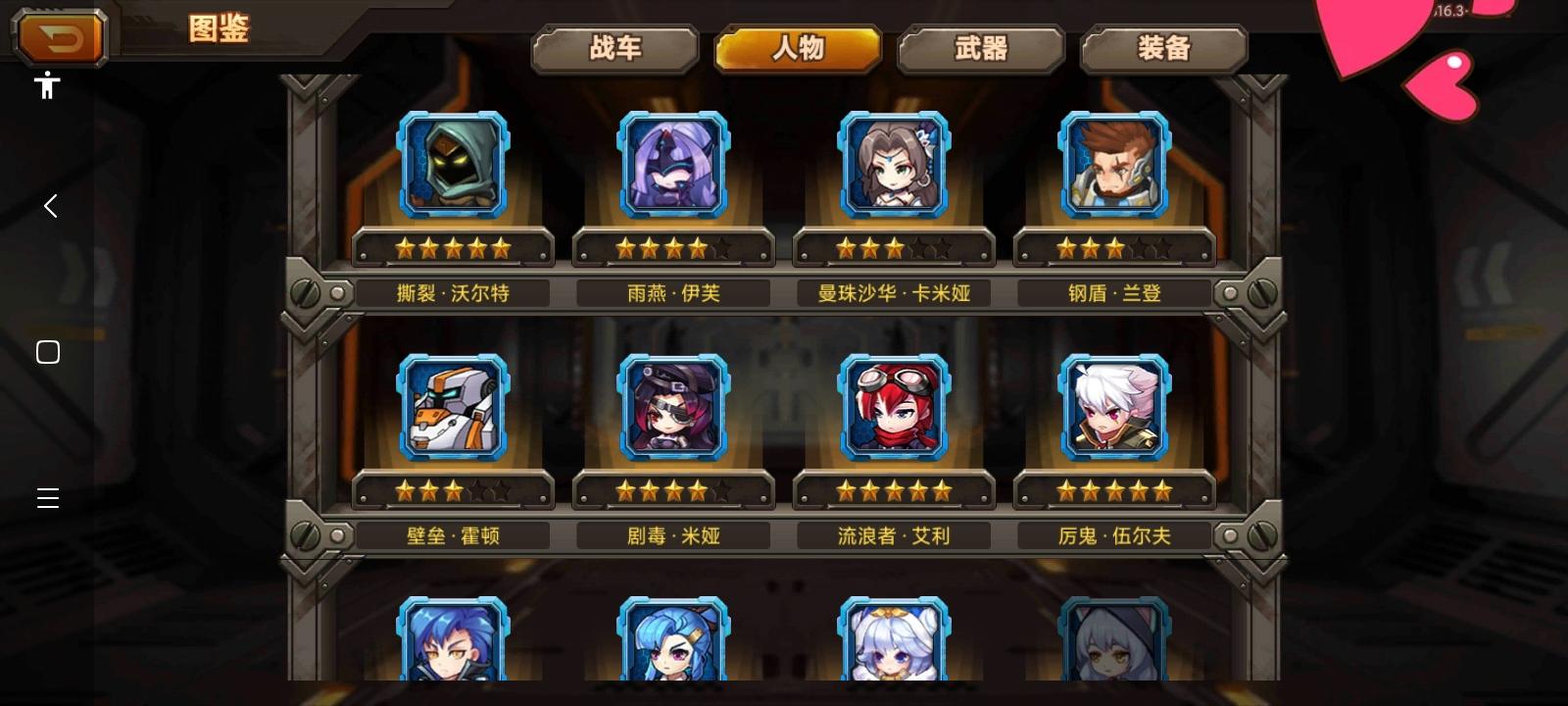View the 曼珠沙华·卡米娅 portrait

893,163
